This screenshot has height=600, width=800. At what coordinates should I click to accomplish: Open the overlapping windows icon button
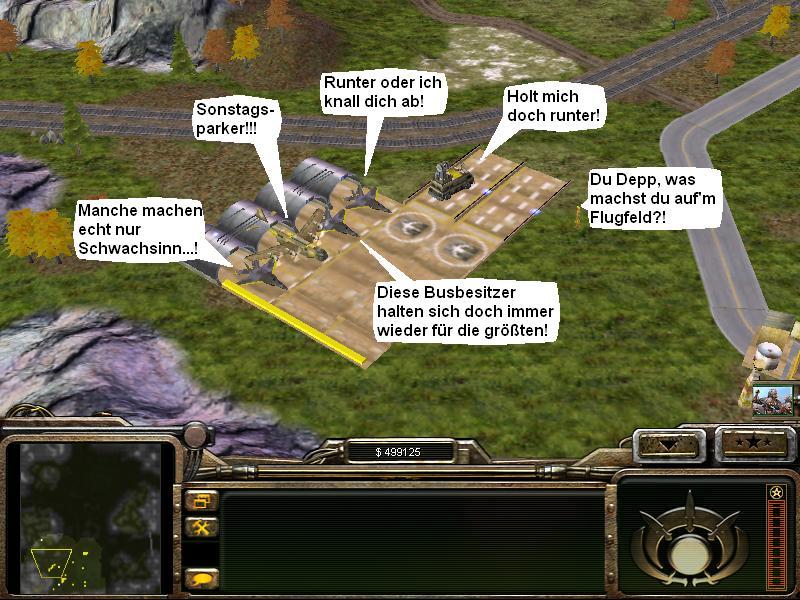pos(201,501)
